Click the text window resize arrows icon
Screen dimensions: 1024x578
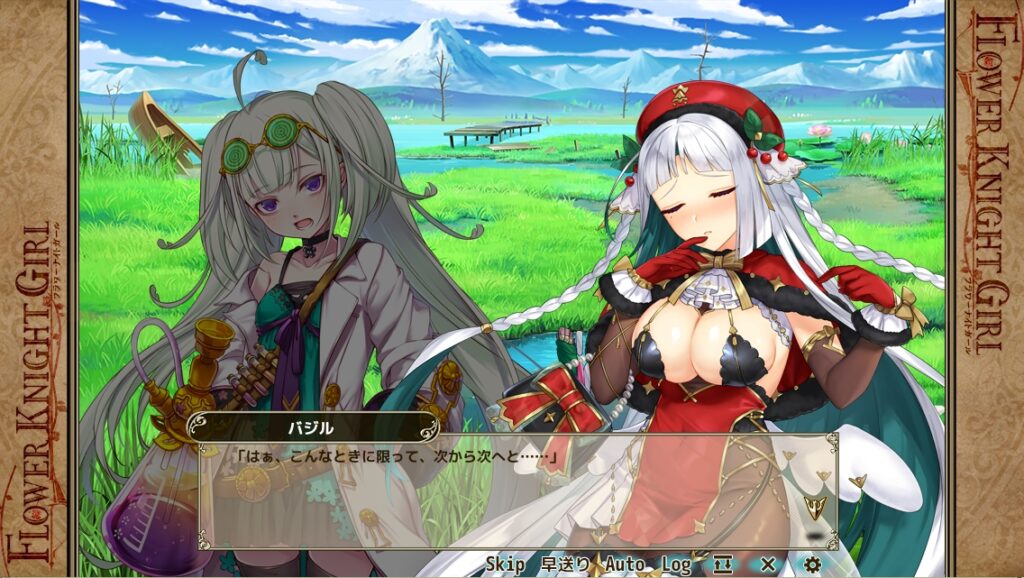point(723,565)
